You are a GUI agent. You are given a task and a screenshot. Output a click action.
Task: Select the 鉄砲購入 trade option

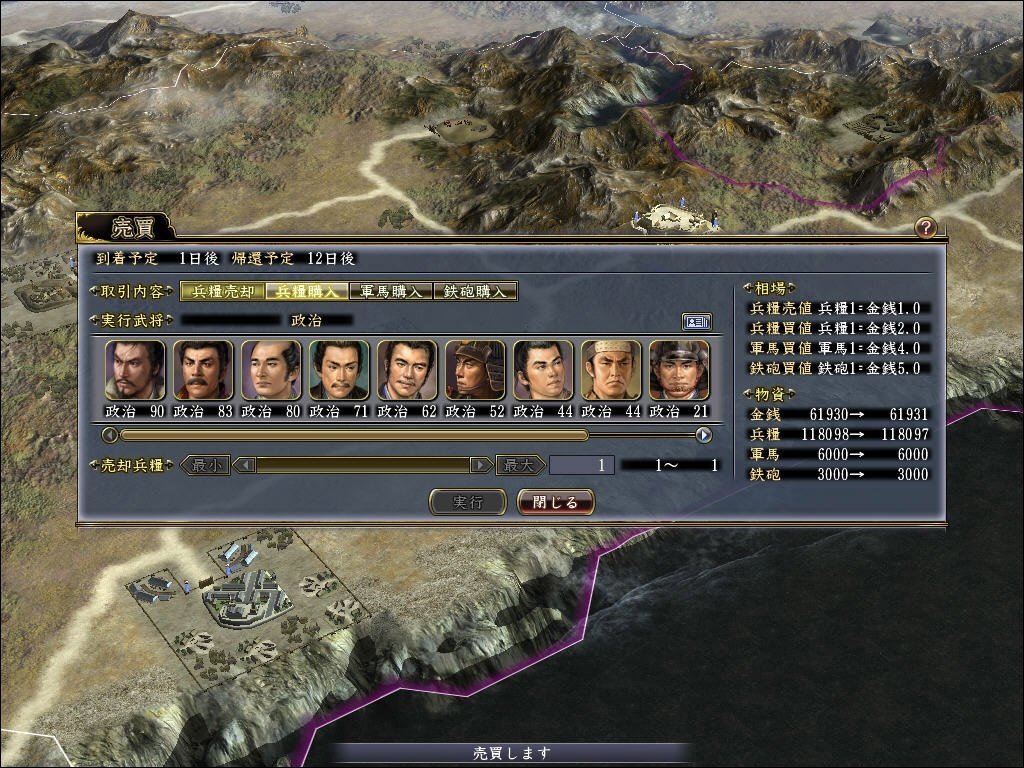476,292
